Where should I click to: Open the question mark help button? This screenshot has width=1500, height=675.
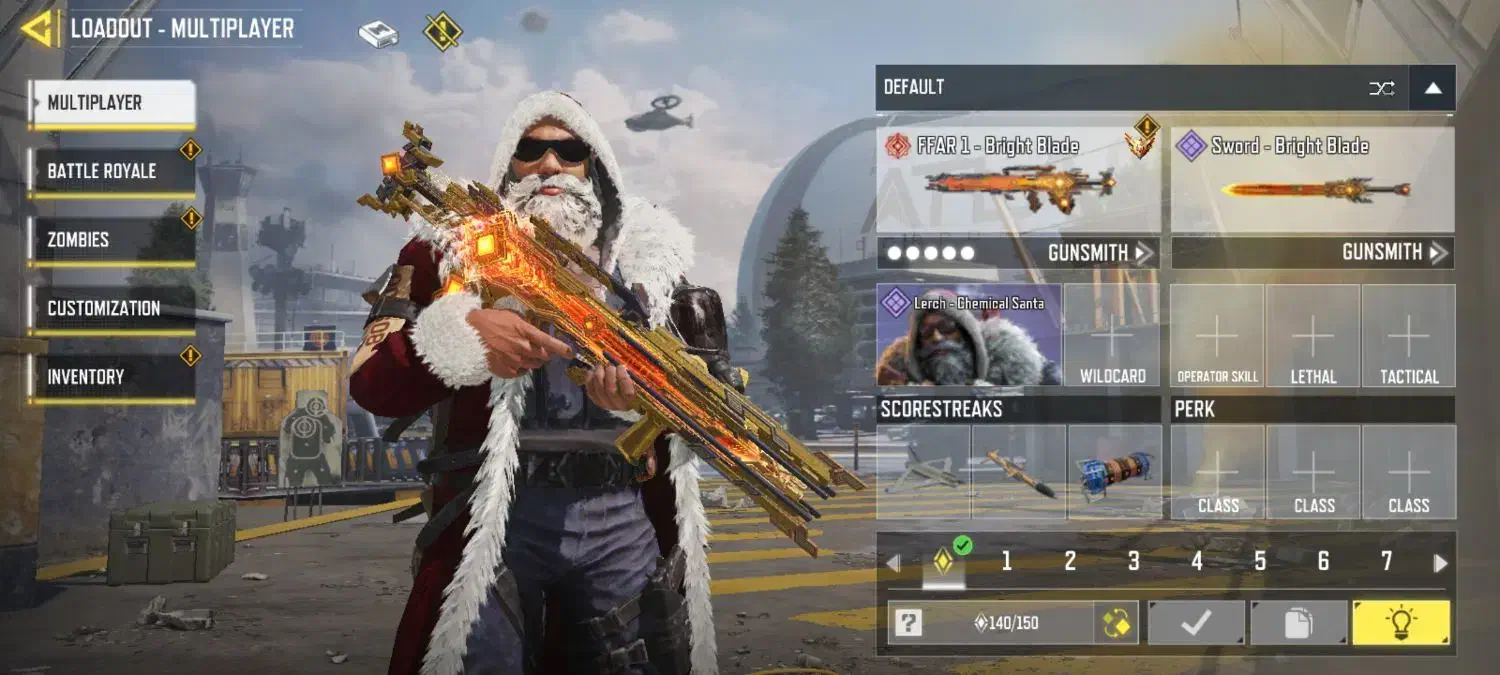[x=908, y=623]
